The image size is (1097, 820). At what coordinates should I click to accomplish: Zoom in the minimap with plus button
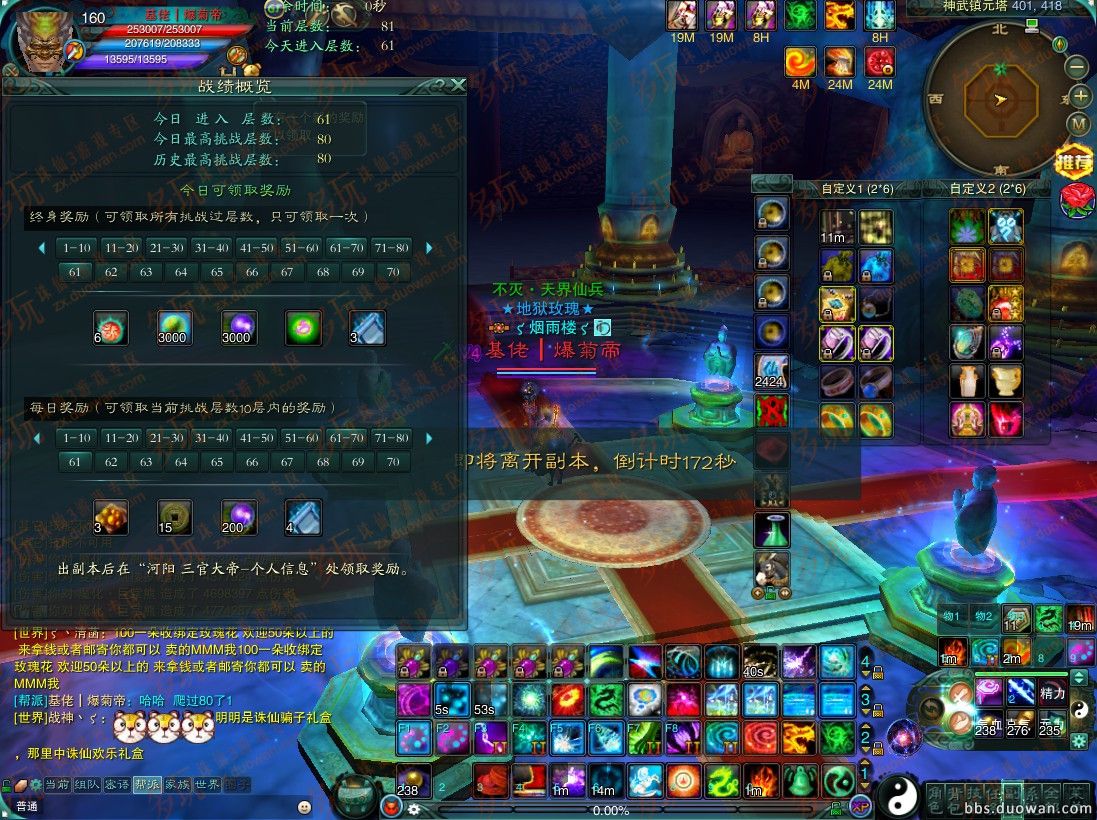1081,97
